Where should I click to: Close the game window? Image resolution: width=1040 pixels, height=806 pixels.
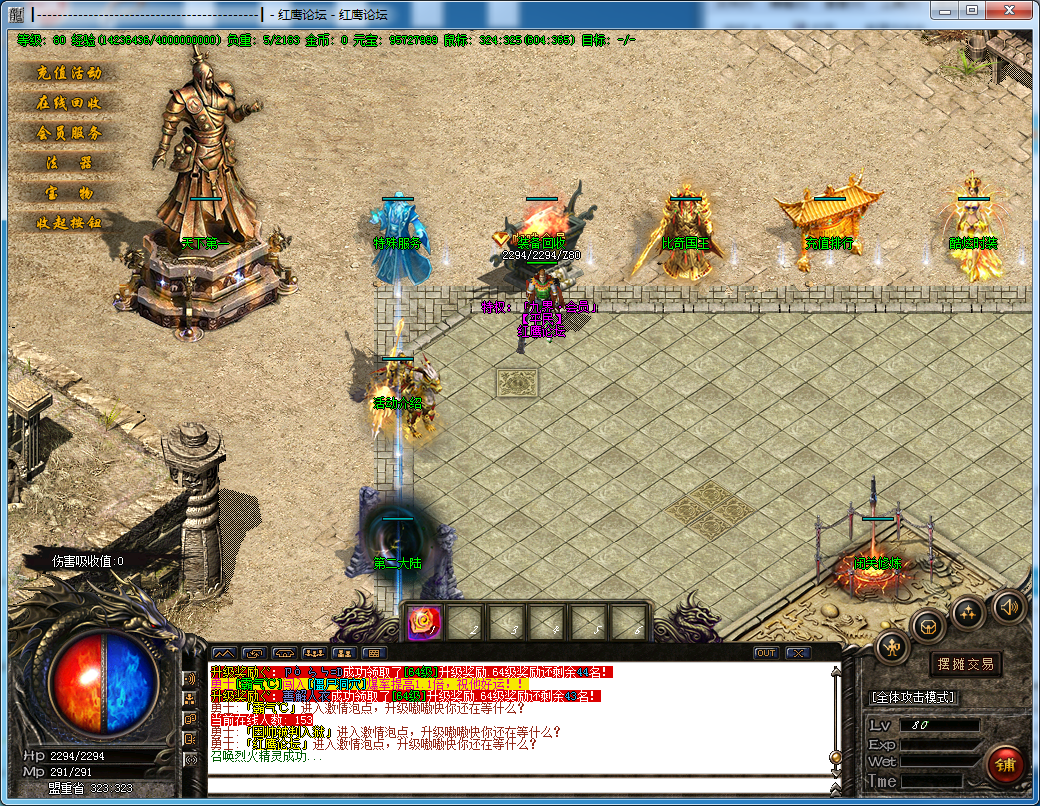point(1010,9)
